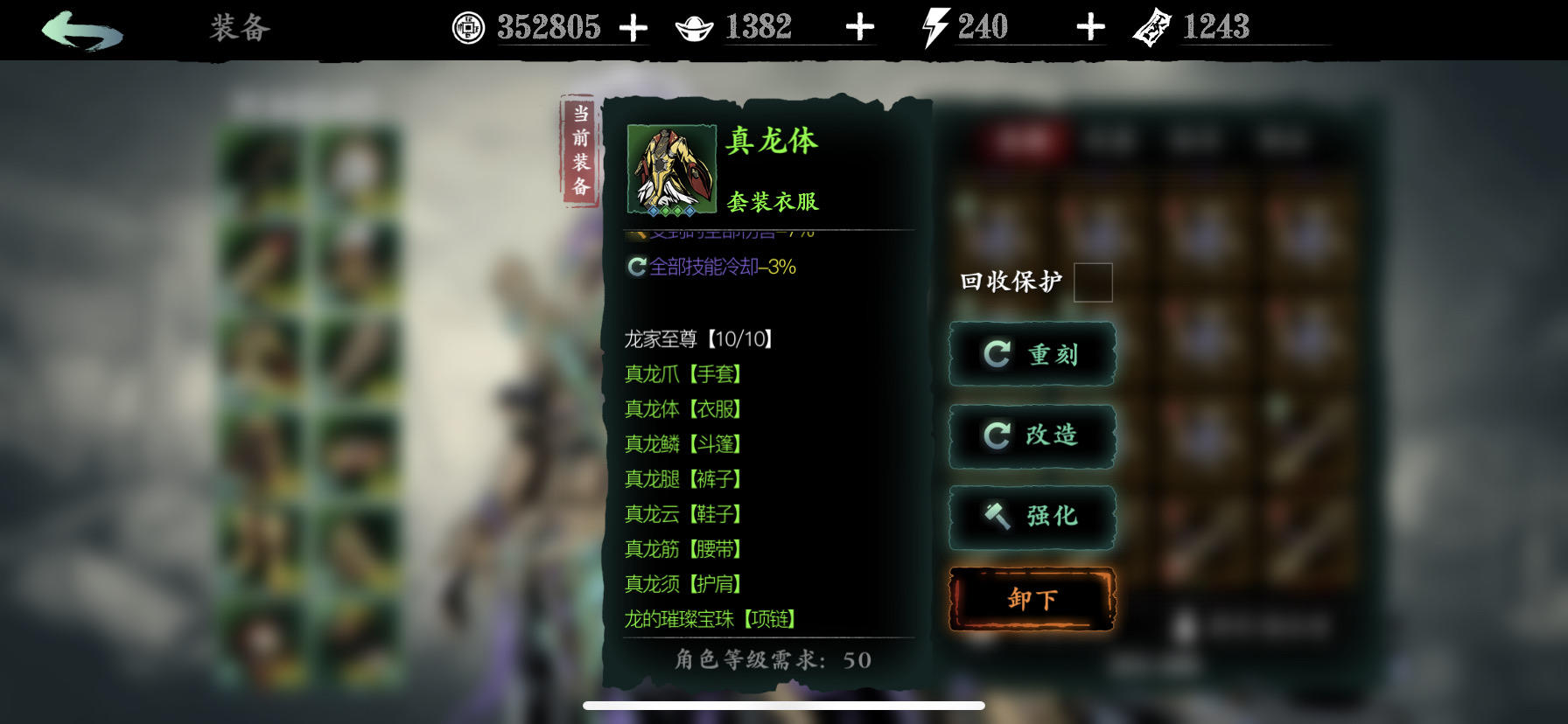Tap the back arrow icon
The height and width of the screenshot is (724, 1568).
coord(79,26)
